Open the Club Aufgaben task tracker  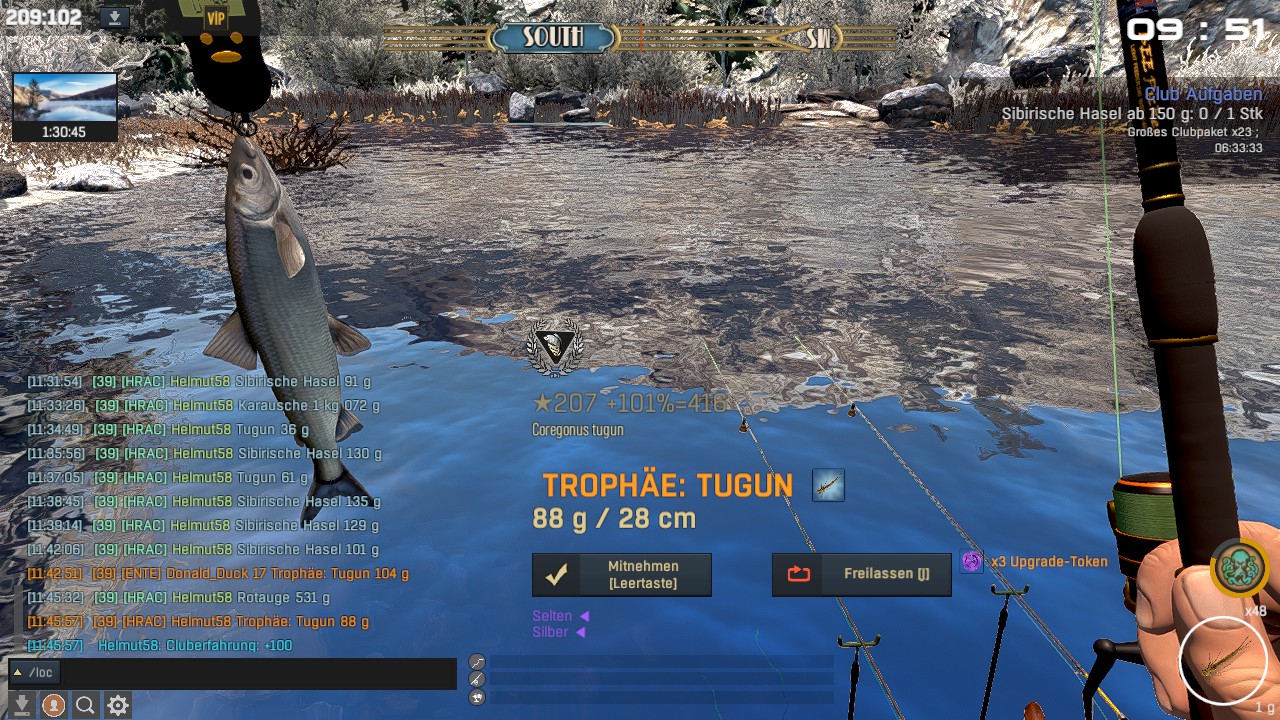pos(1203,94)
